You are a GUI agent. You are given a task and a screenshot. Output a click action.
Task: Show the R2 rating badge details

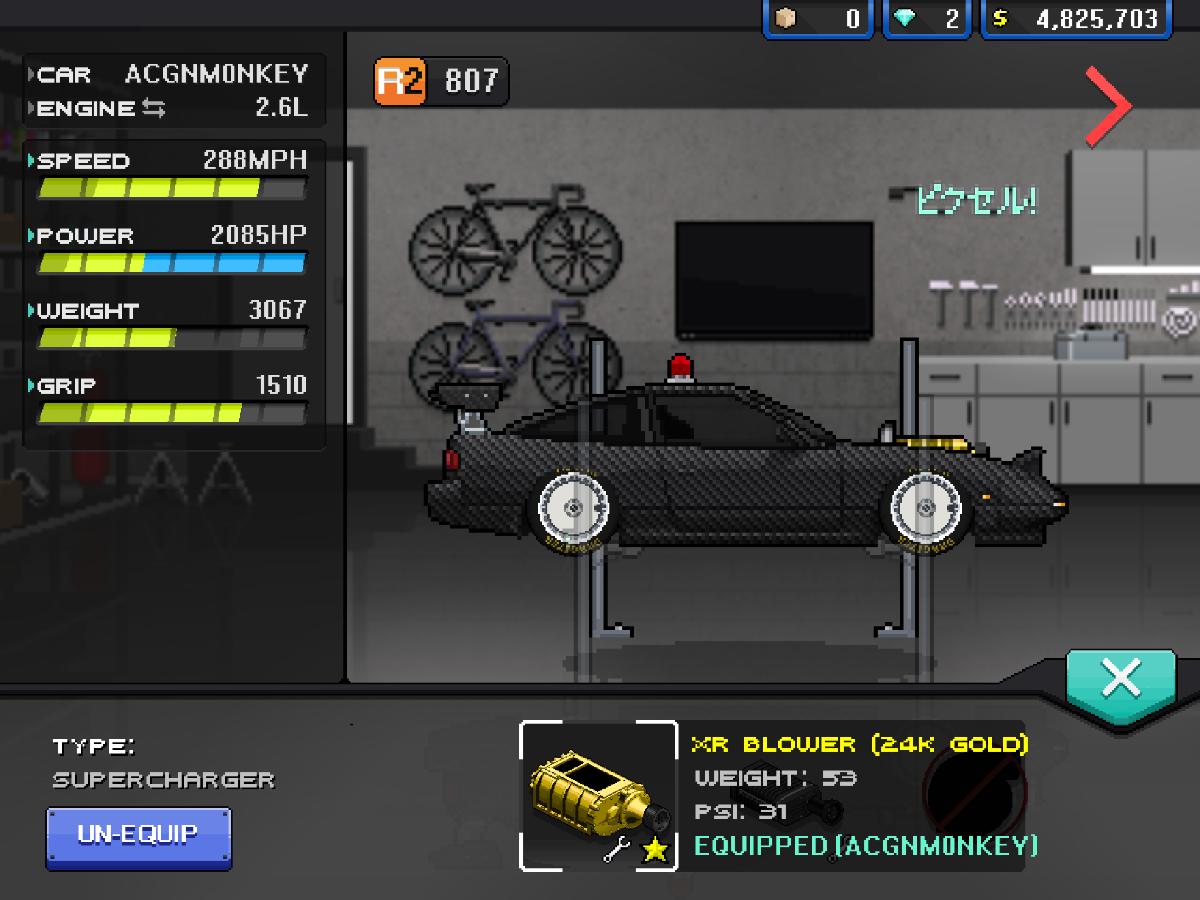441,82
